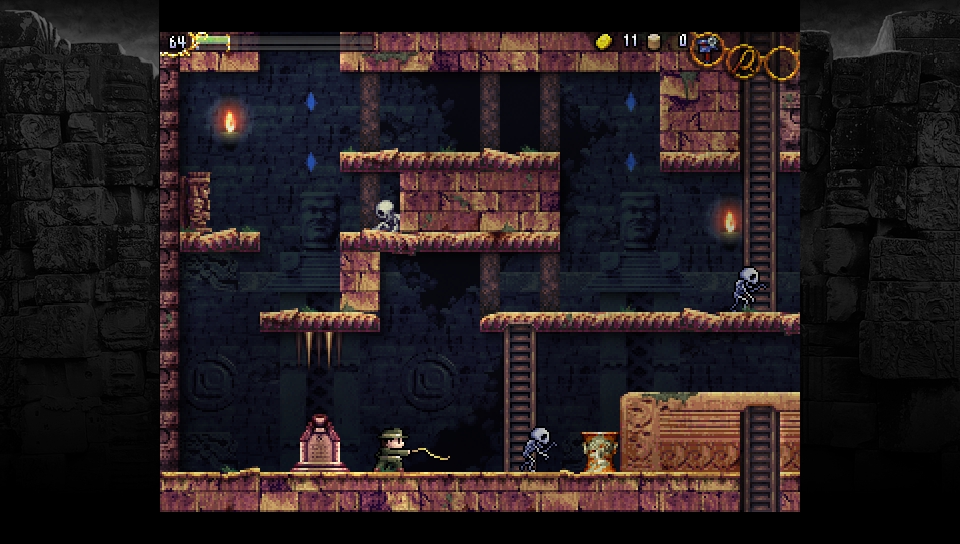Select the leather whip weapon slot
The image size is (960, 544).
743,61
